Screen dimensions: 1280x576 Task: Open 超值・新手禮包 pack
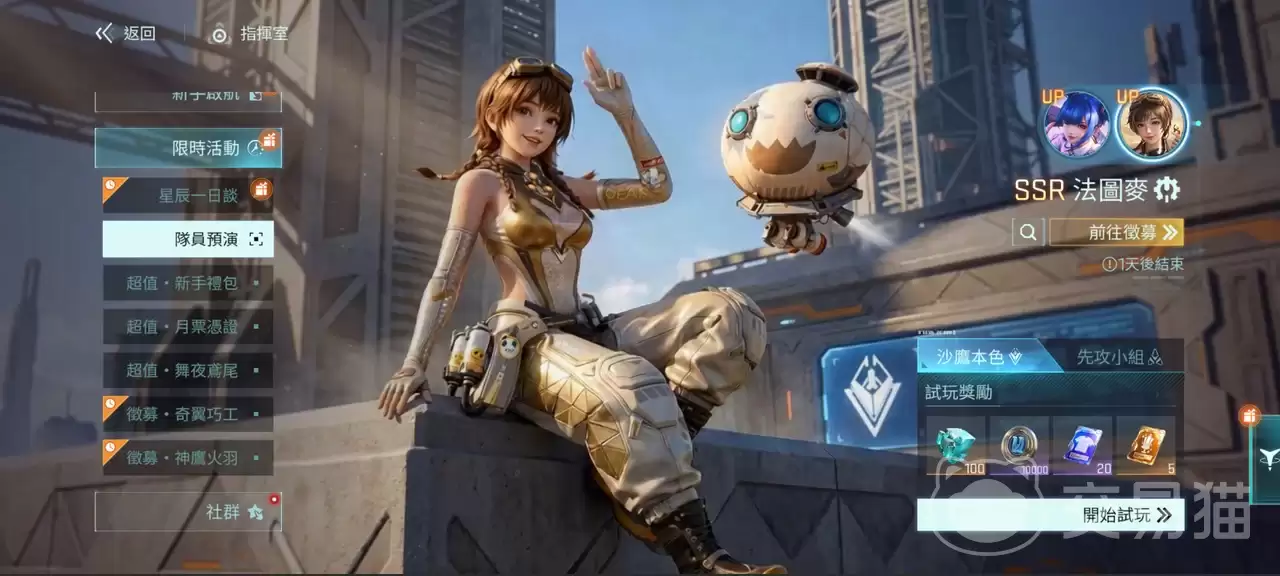pyautogui.click(x=188, y=283)
